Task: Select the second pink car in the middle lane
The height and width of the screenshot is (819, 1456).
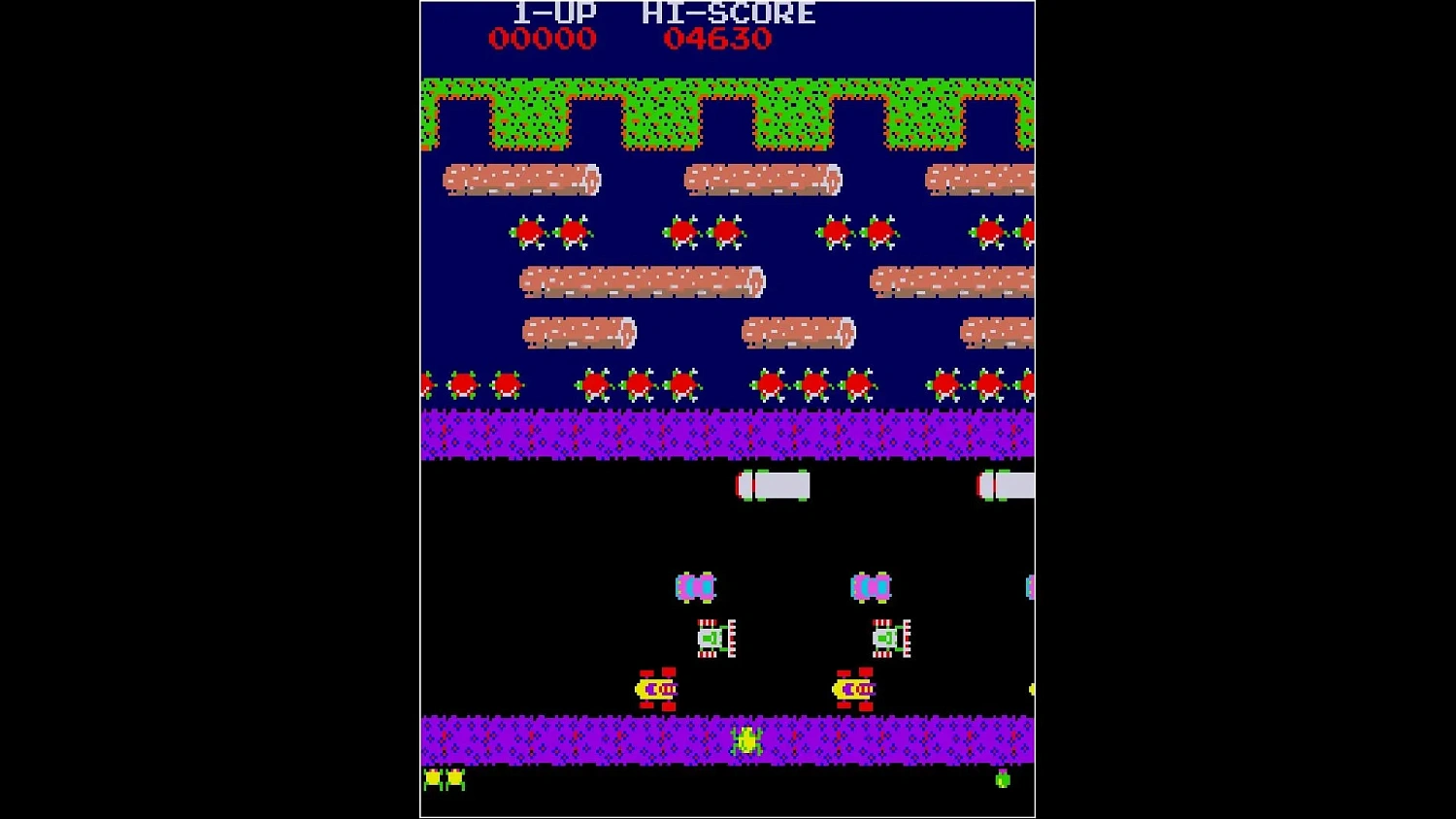Action: click(867, 586)
